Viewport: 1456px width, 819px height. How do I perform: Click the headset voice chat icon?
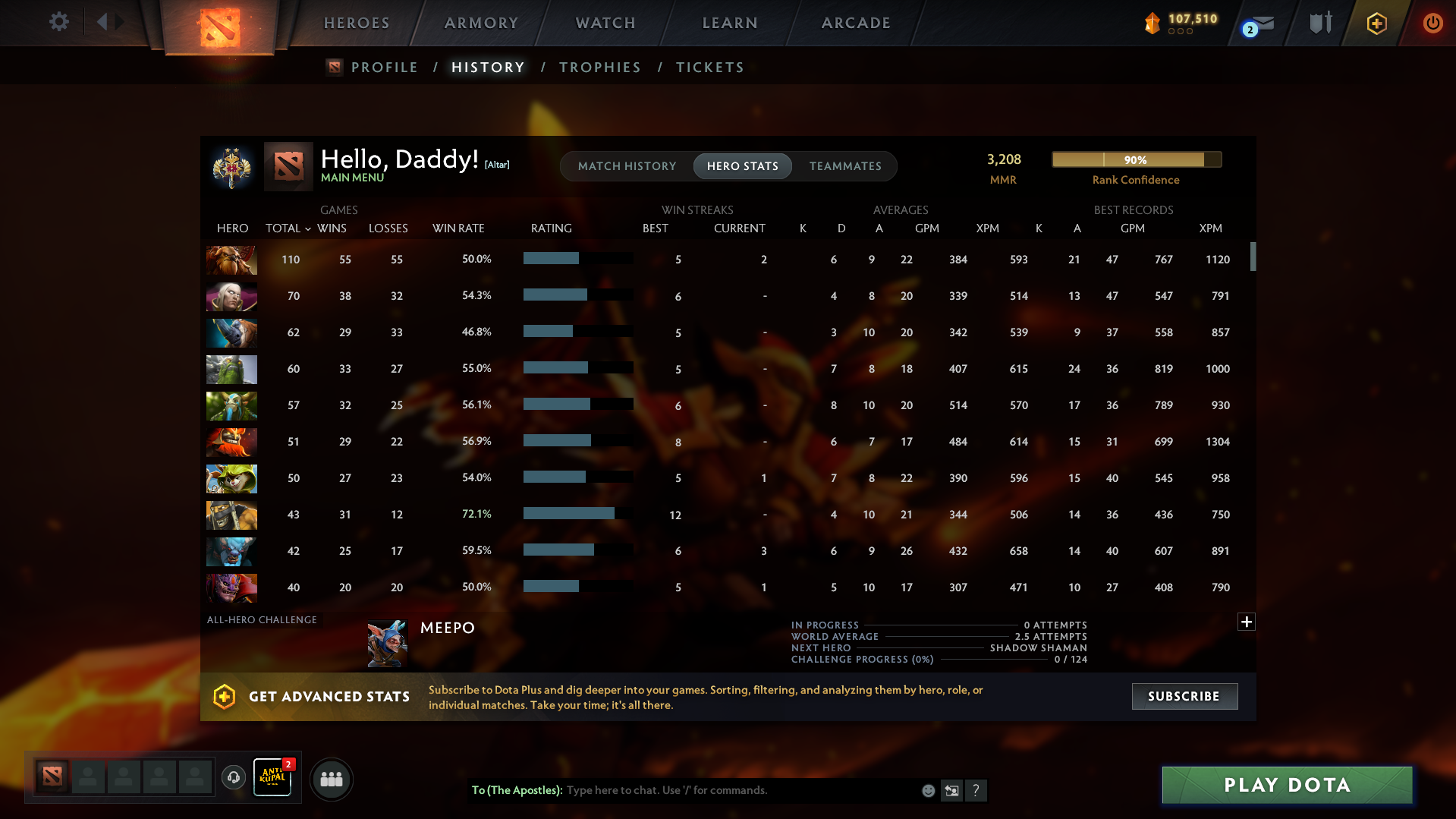[233, 778]
